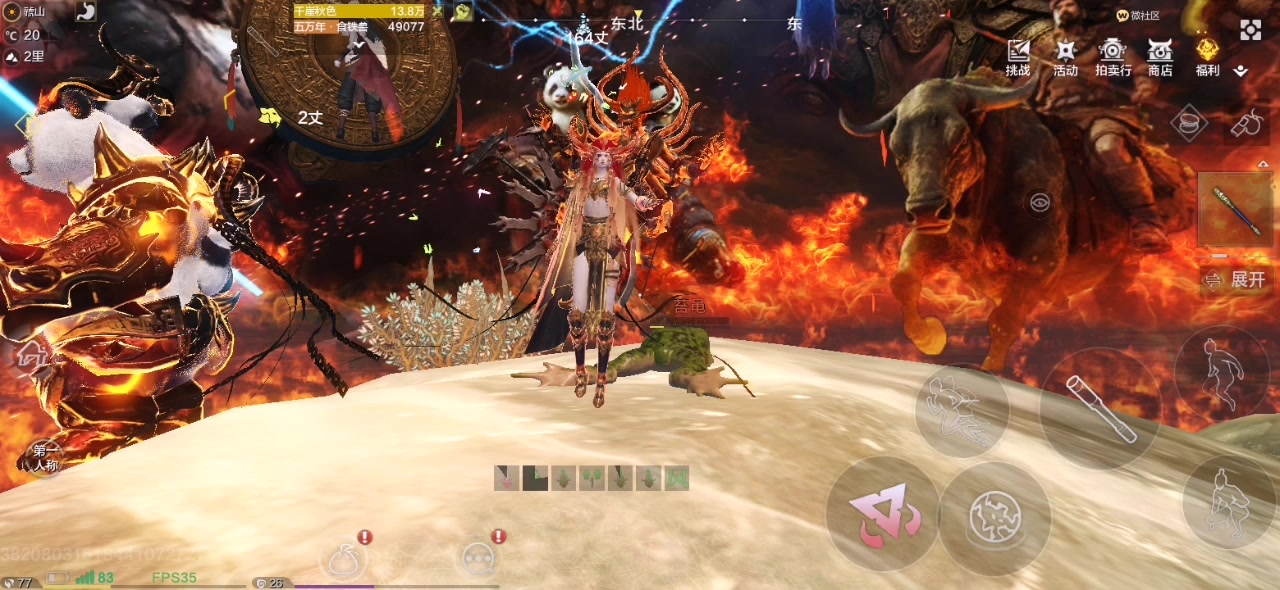
Task: Tap the sprint running figure button
Action: [x=1222, y=371]
